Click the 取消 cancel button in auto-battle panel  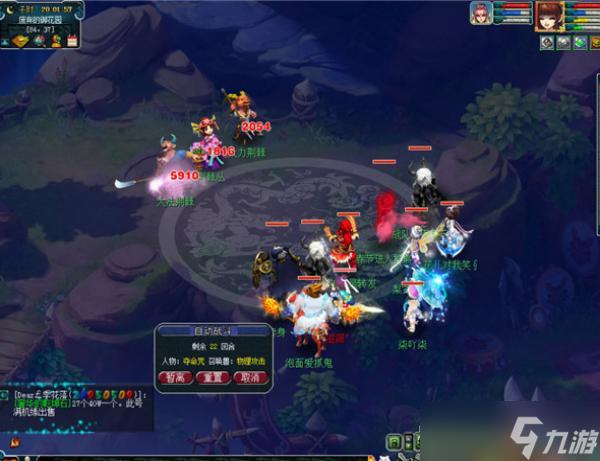[x=247, y=378]
